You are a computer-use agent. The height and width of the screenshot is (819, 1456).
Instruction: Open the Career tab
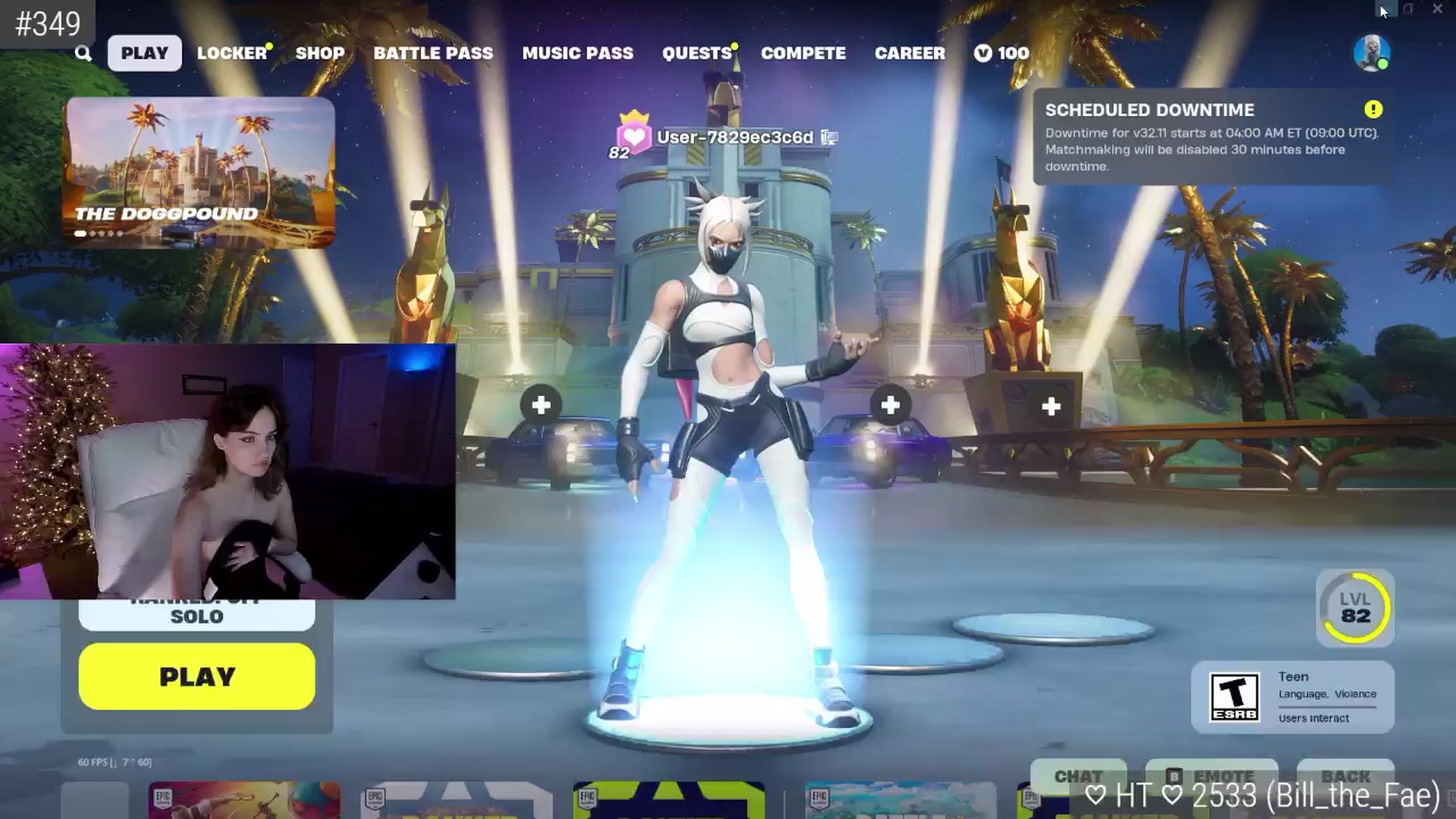(x=909, y=53)
